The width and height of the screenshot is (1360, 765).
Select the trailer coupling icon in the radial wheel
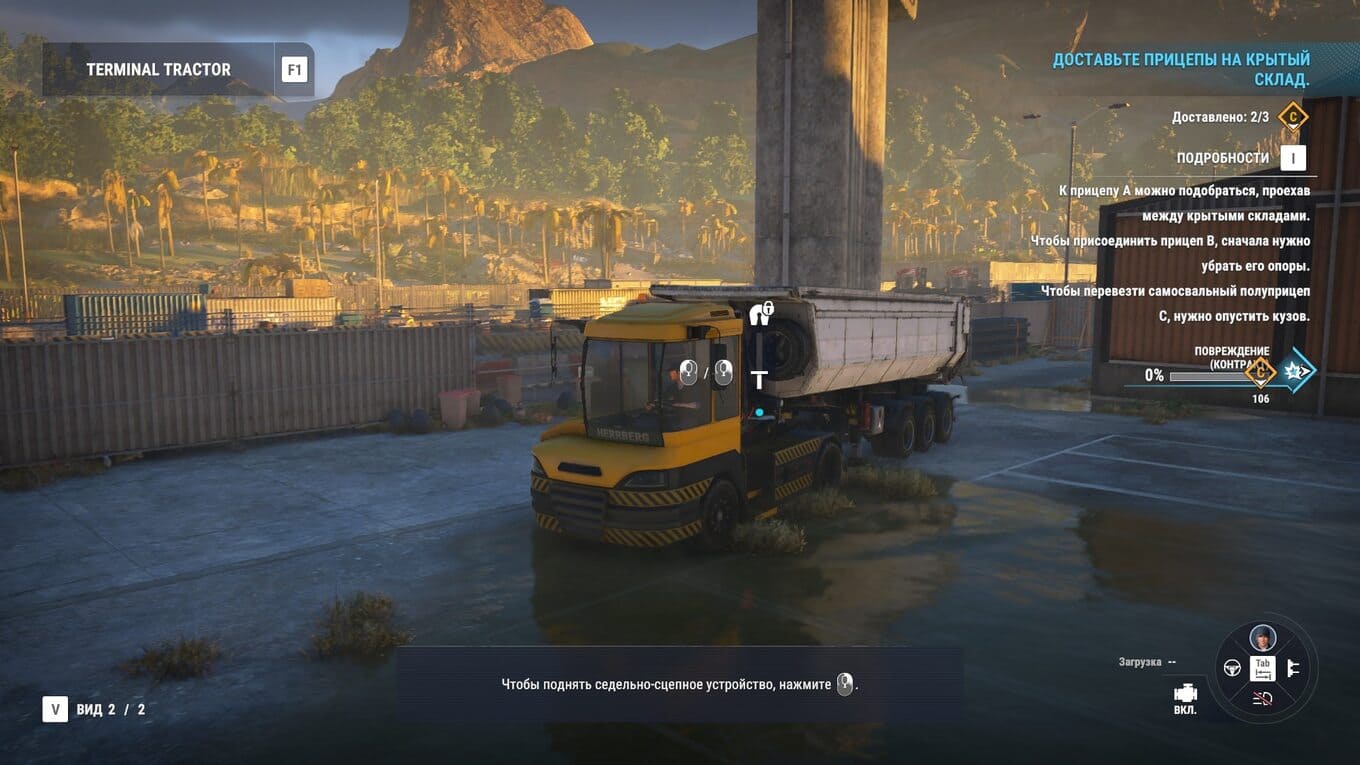tap(1291, 668)
